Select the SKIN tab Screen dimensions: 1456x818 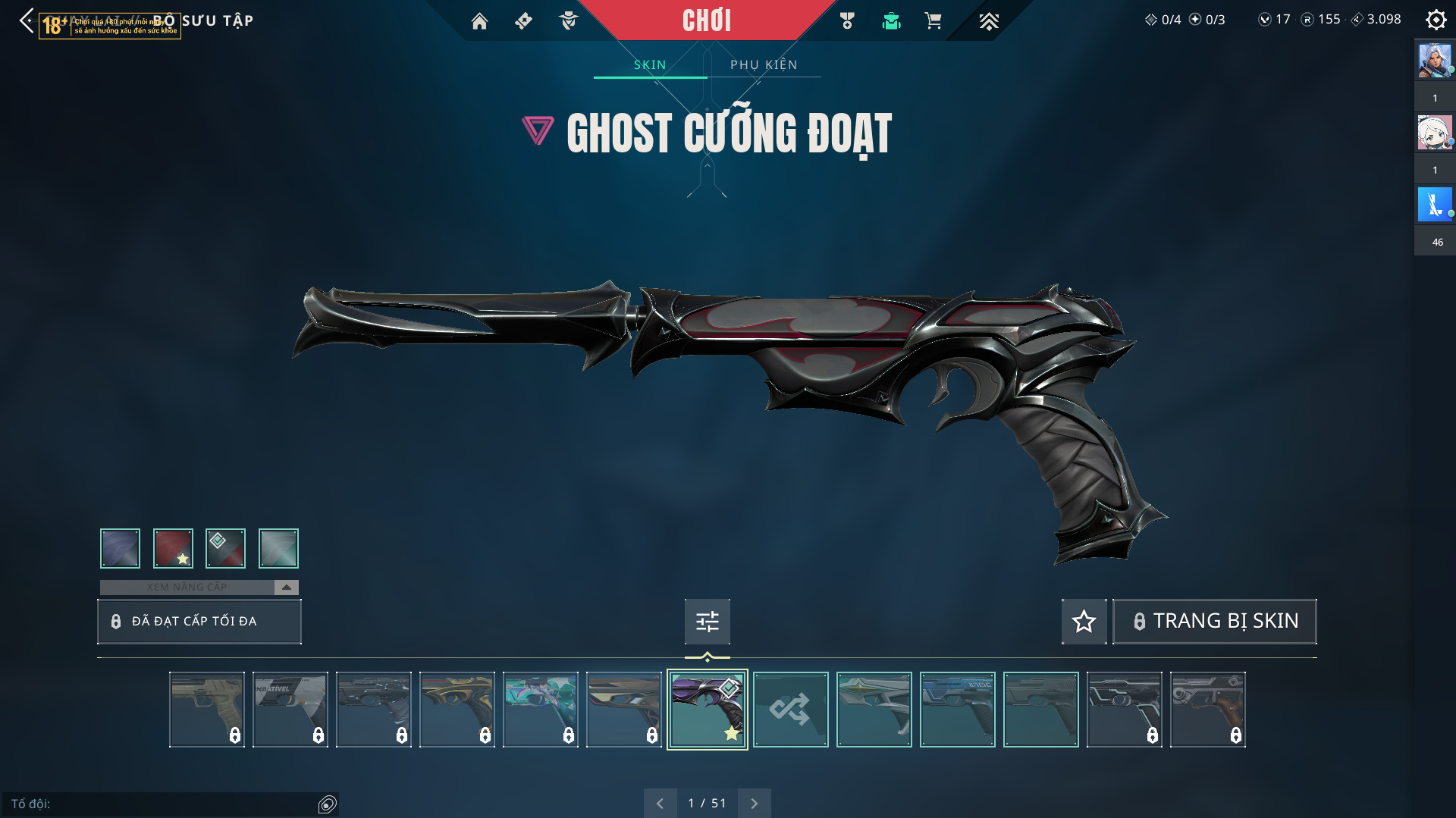point(650,64)
